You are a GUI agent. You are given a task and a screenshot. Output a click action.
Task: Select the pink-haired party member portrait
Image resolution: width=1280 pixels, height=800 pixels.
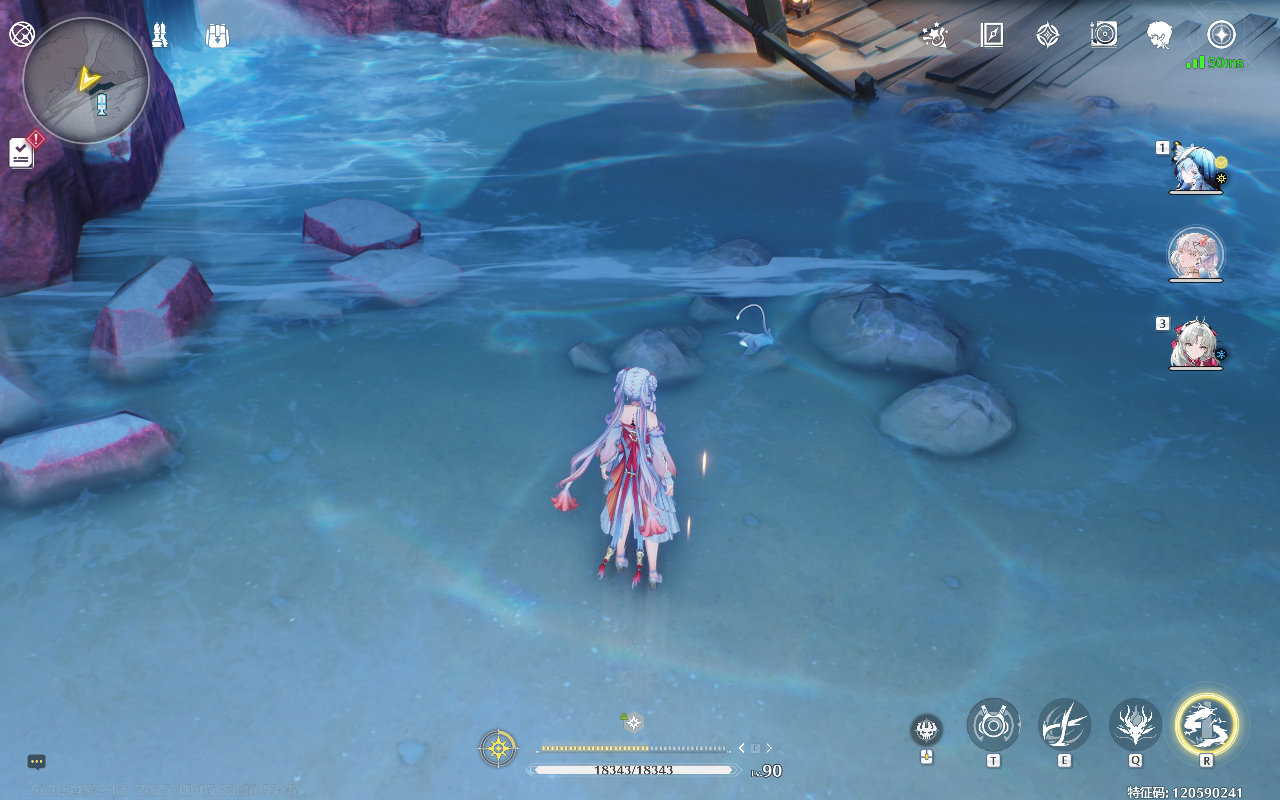coord(1196,254)
